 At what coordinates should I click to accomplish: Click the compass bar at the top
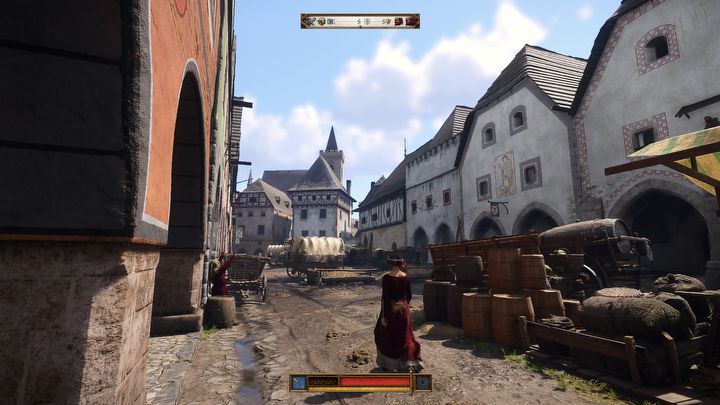coord(360,20)
